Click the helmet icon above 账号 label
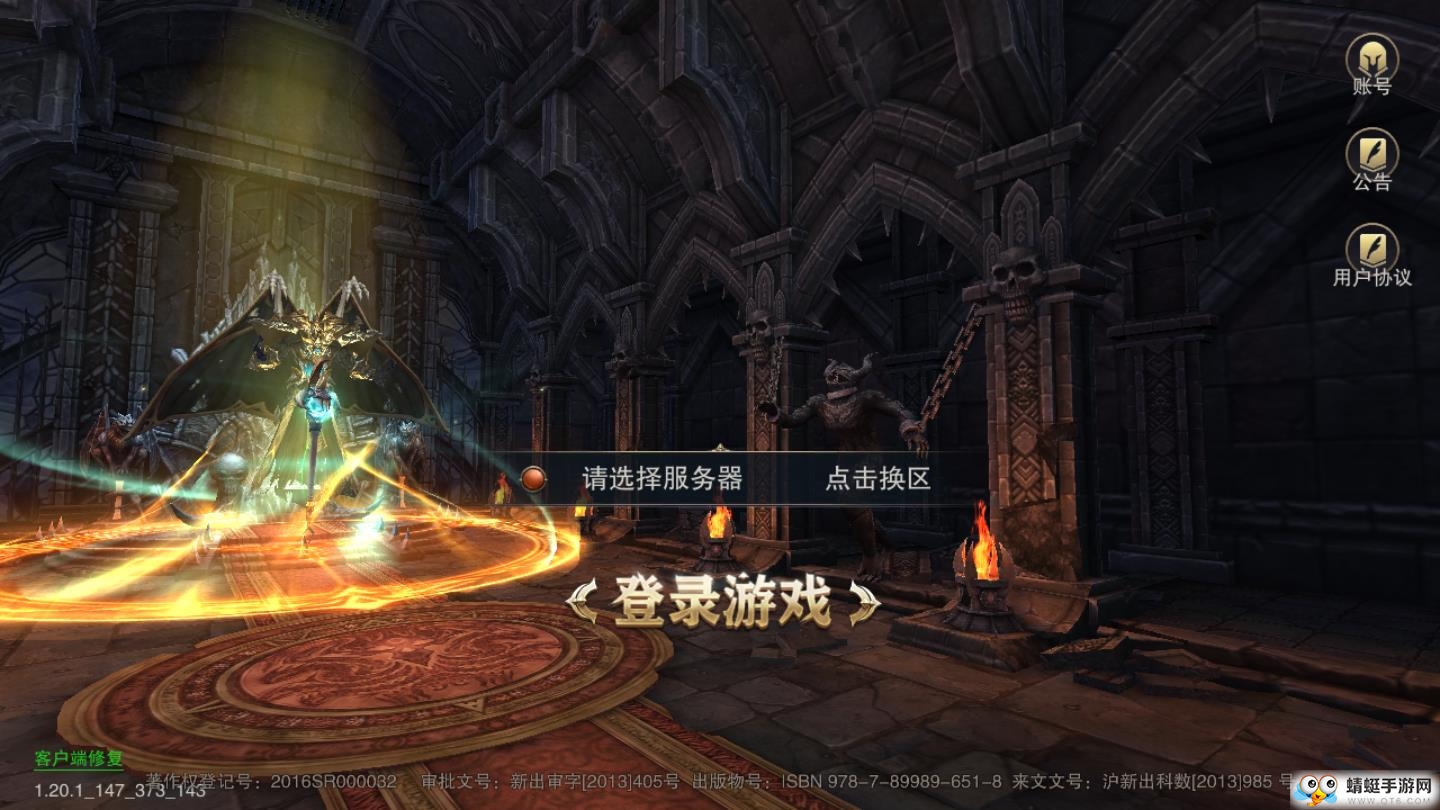1440x810 pixels. click(x=1374, y=55)
